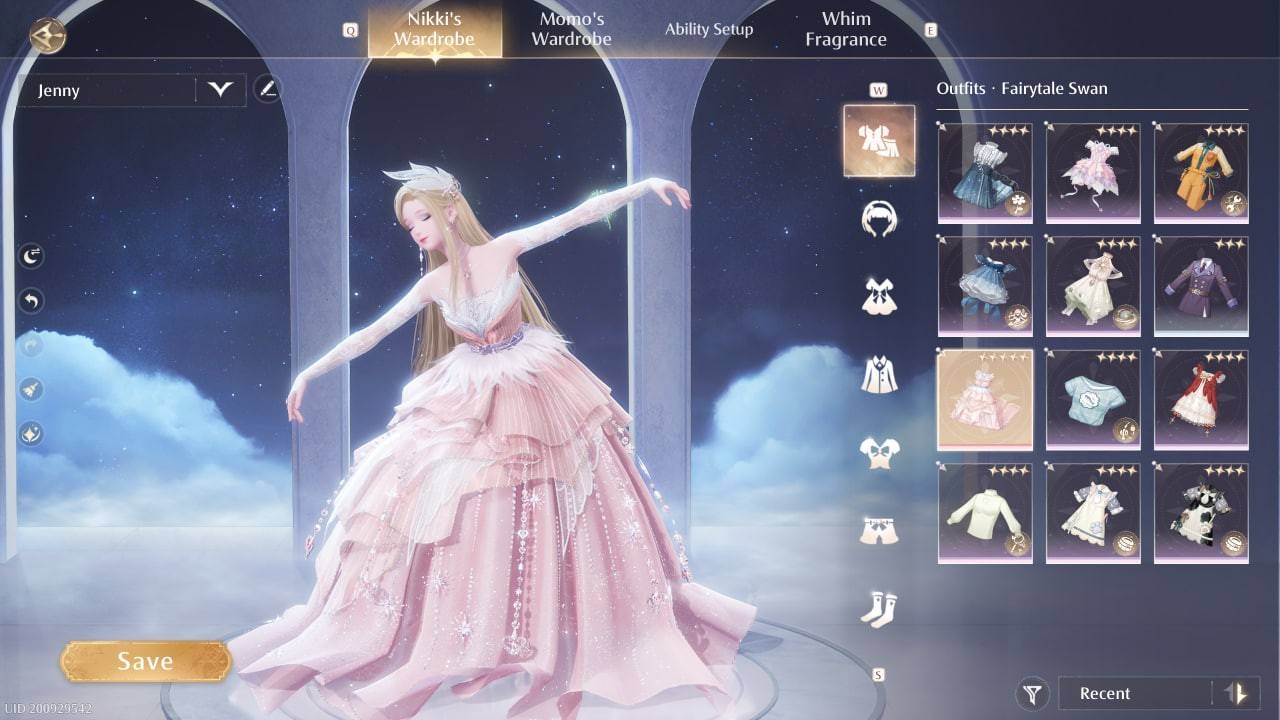The height and width of the screenshot is (720, 1280).
Task: Switch to the Whim Fragrance tab
Action: tap(845, 28)
